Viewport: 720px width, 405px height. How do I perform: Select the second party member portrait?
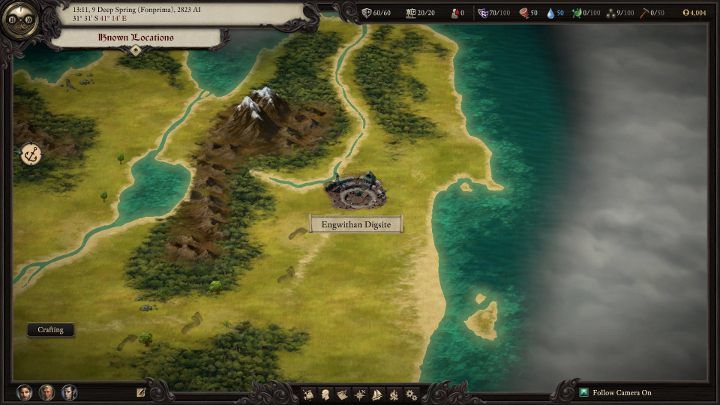click(x=47, y=393)
